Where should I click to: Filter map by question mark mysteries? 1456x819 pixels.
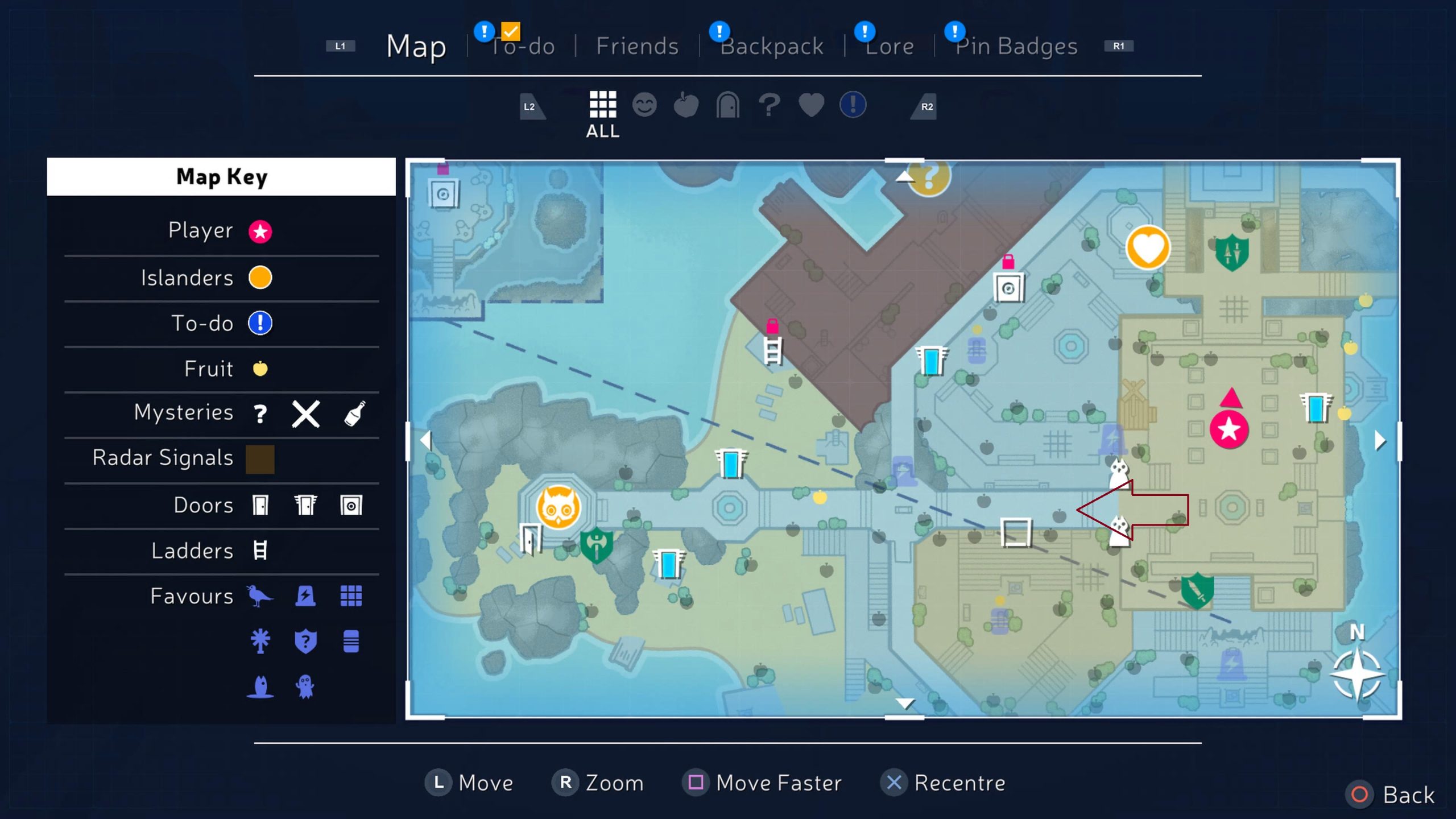[770, 105]
